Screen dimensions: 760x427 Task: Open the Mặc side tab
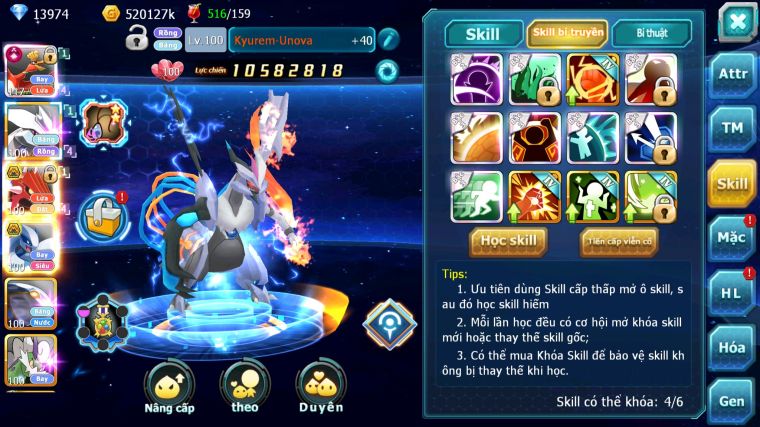[732, 238]
